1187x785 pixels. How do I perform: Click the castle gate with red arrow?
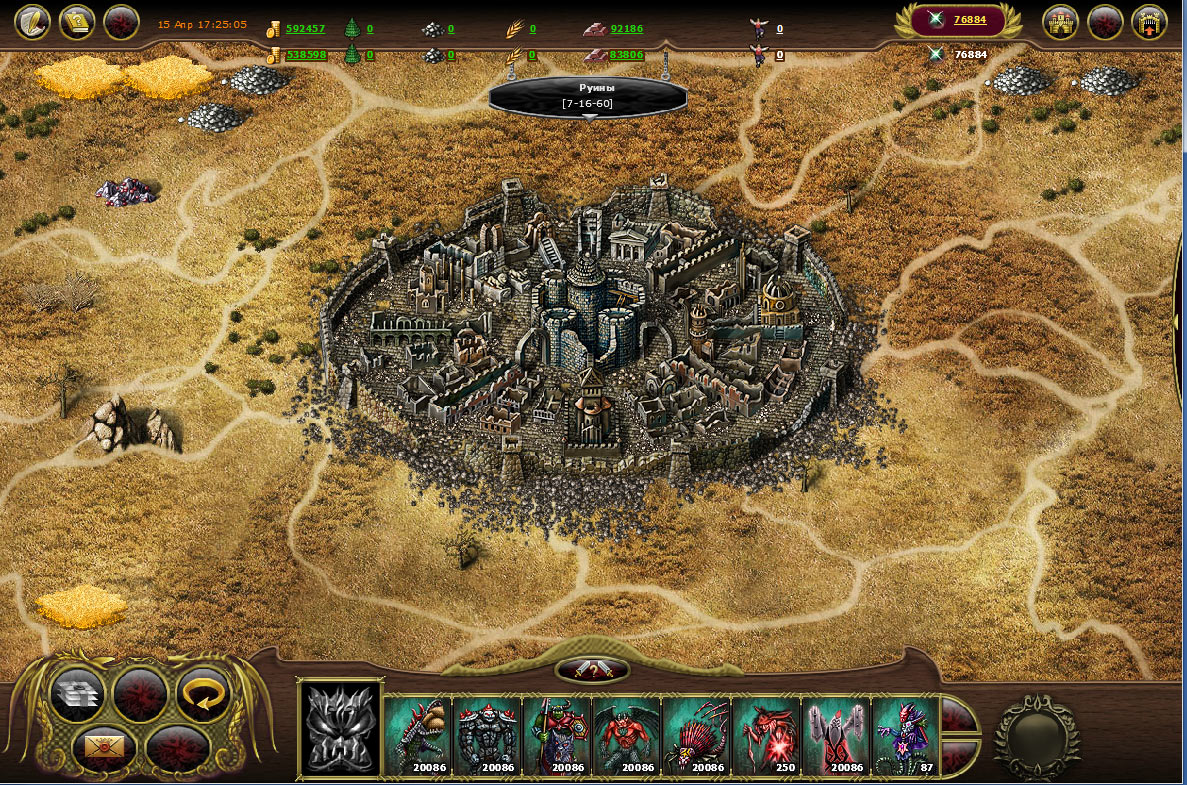pos(1149,22)
